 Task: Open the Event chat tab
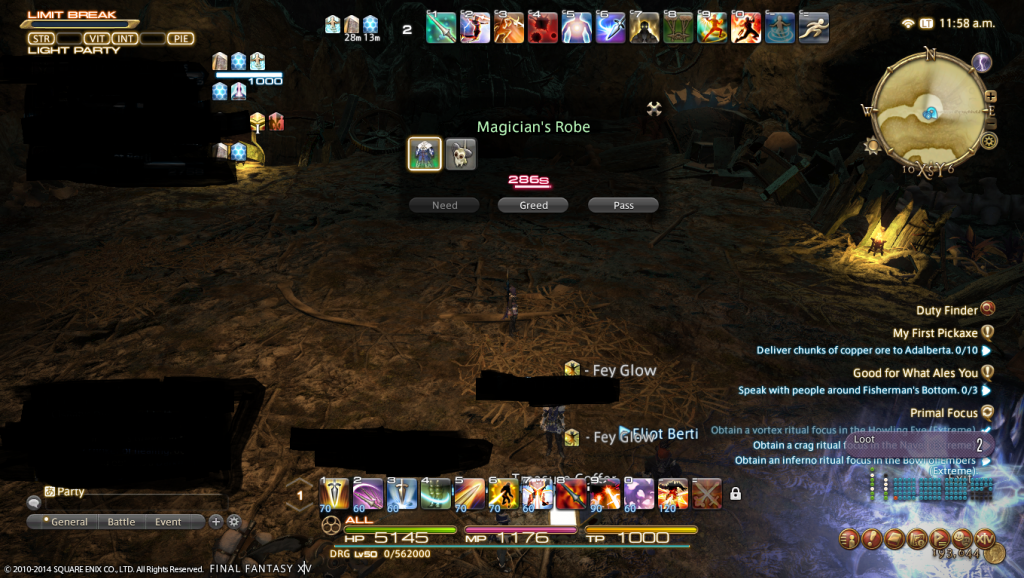[x=168, y=522]
